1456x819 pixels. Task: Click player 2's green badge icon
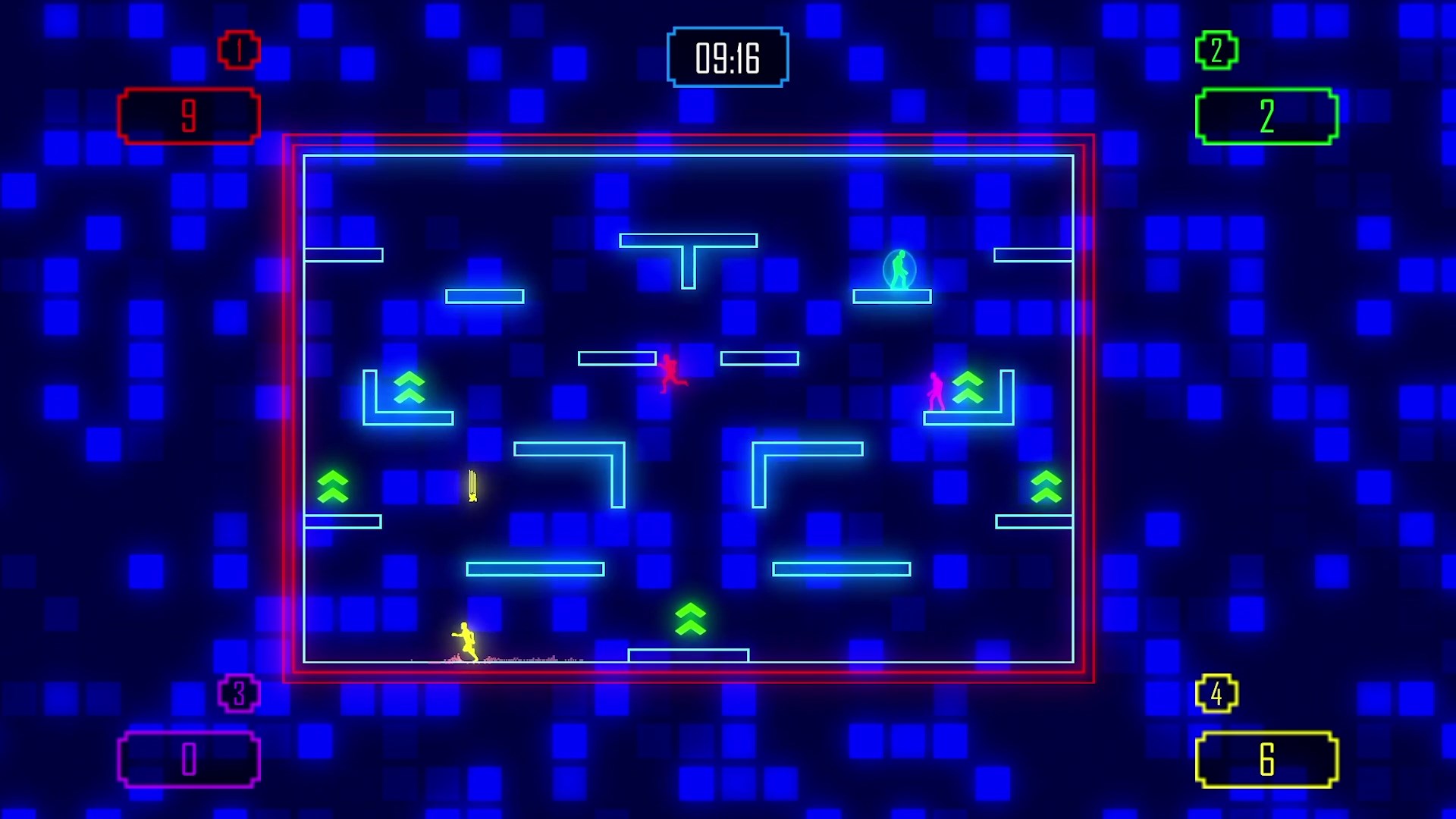pyautogui.click(x=1216, y=51)
